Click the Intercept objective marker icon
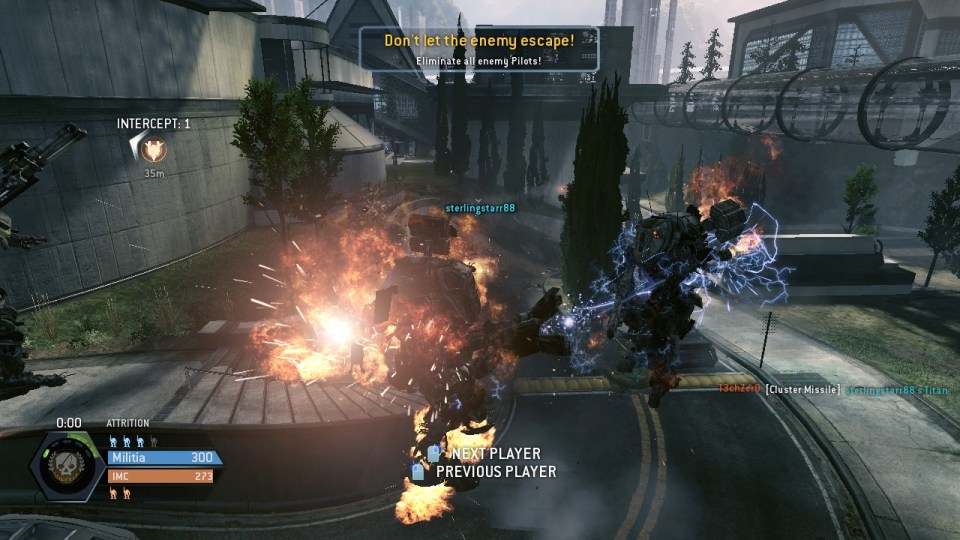This screenshot has height=540, width=960. [153, 150]
